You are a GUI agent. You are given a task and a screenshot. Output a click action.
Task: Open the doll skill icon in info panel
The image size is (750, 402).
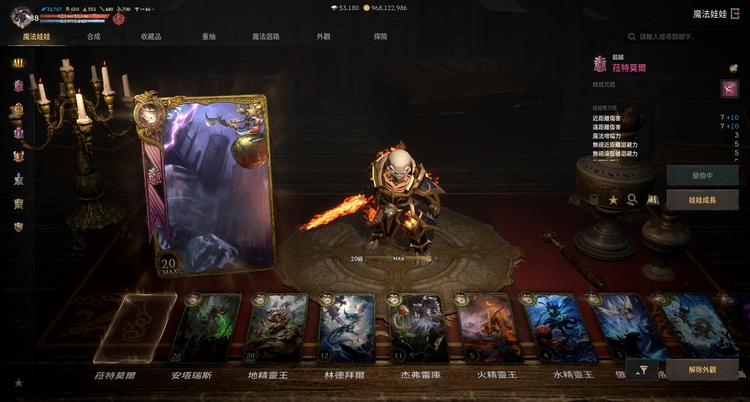729,89
